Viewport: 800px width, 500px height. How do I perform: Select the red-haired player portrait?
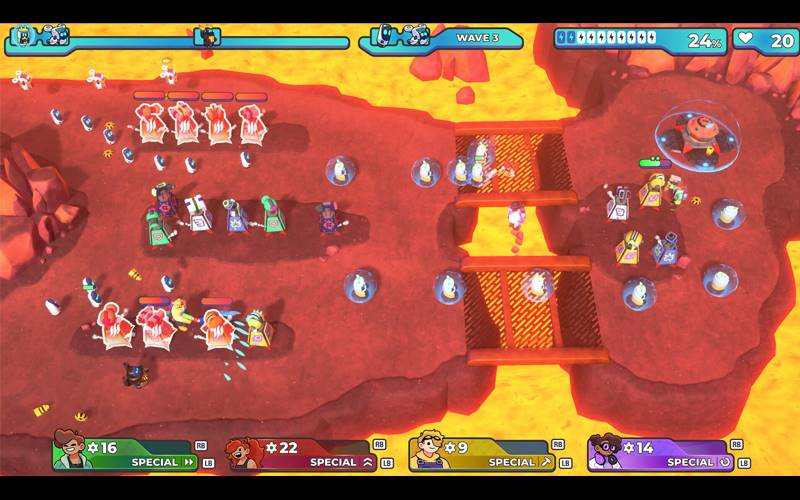246,453
